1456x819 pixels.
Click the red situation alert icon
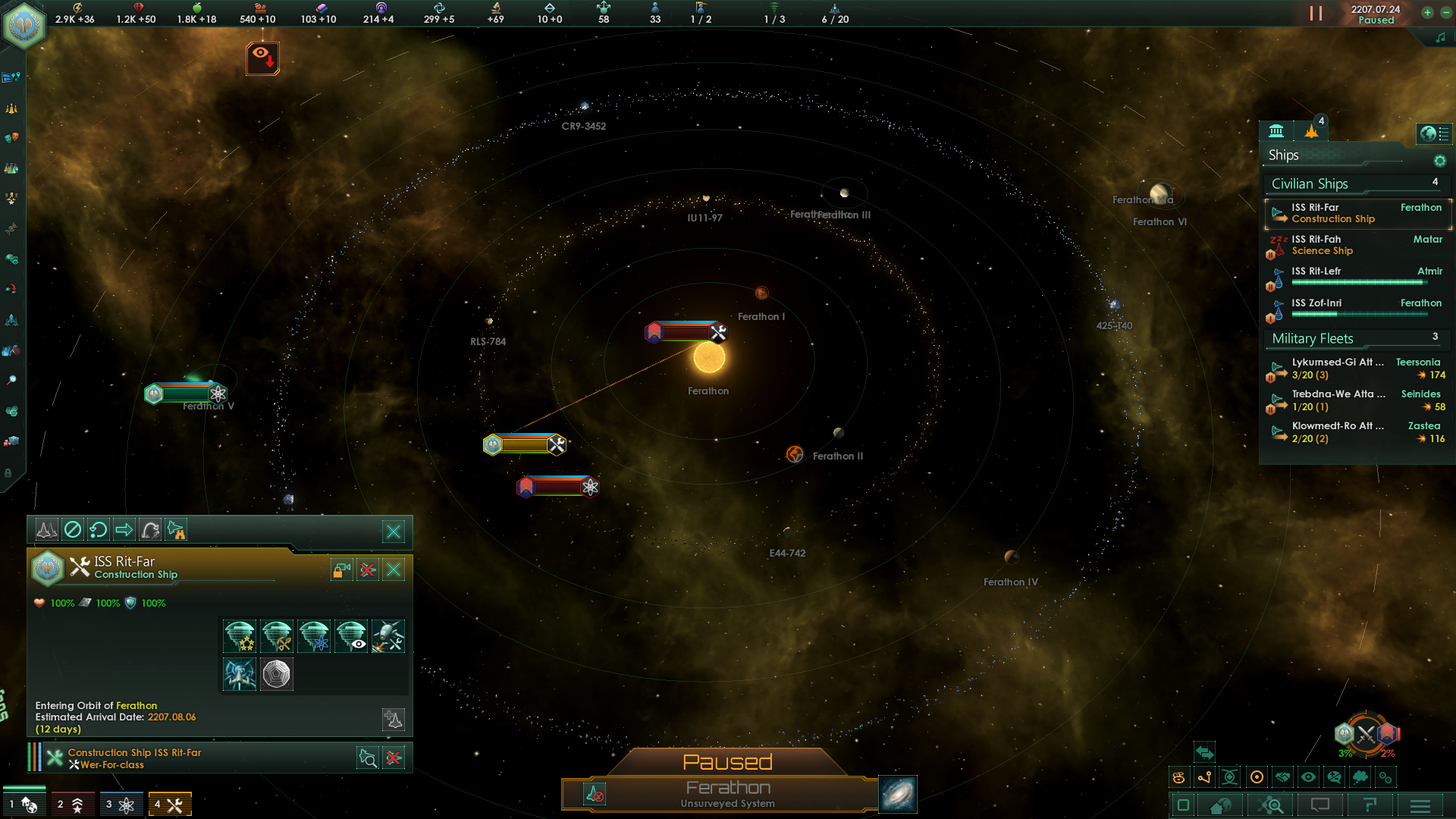[x=262, y=58]
